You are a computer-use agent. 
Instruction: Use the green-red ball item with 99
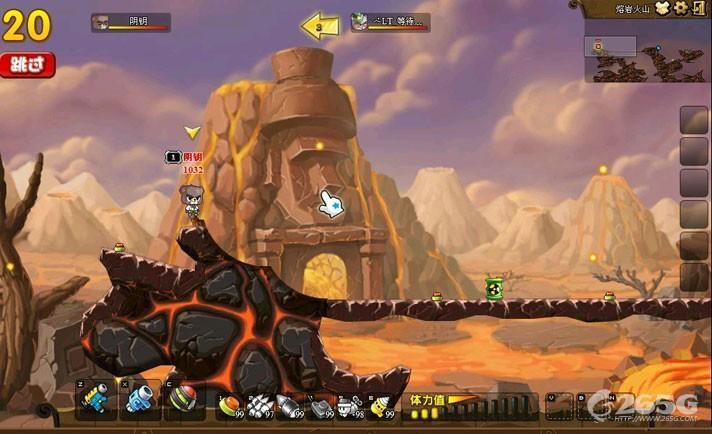(x=231, y=406)
